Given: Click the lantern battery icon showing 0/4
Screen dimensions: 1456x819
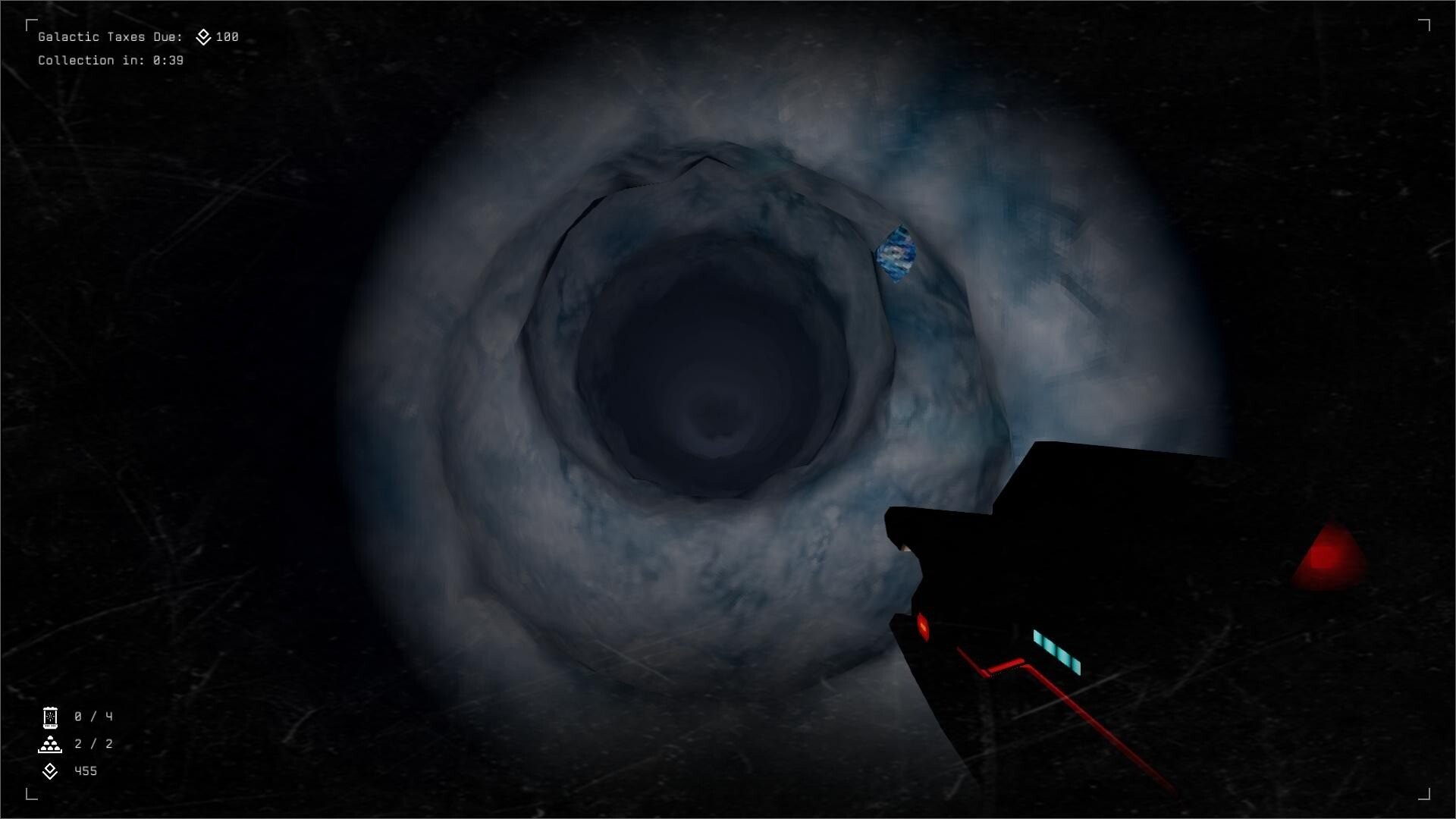Looking at the screenshot, I should point(49,717).
